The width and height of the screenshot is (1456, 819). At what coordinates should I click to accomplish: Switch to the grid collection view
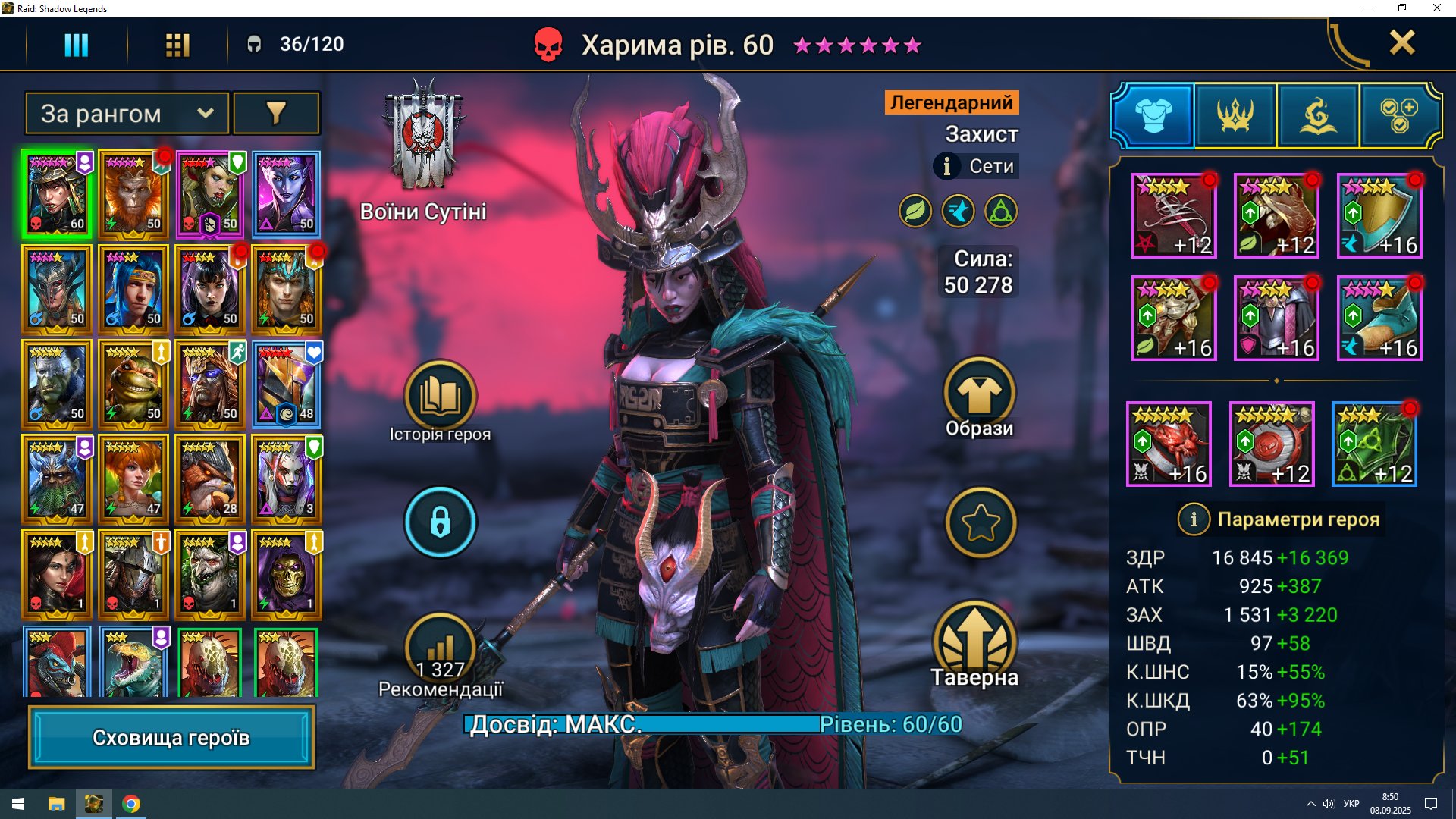coord(177,45)
